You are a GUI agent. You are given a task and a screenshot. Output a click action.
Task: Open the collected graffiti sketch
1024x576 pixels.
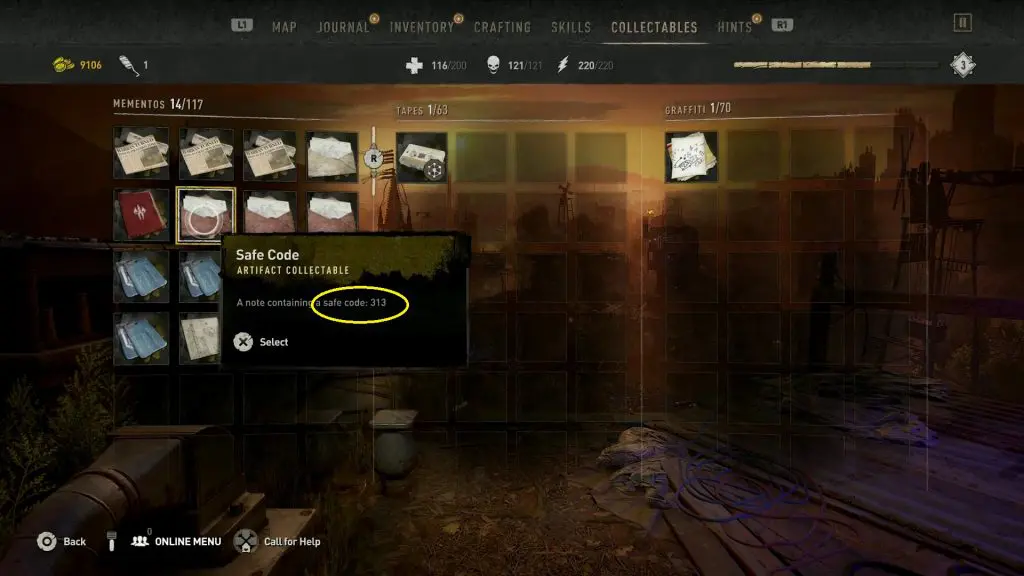[x=691, y=157]
